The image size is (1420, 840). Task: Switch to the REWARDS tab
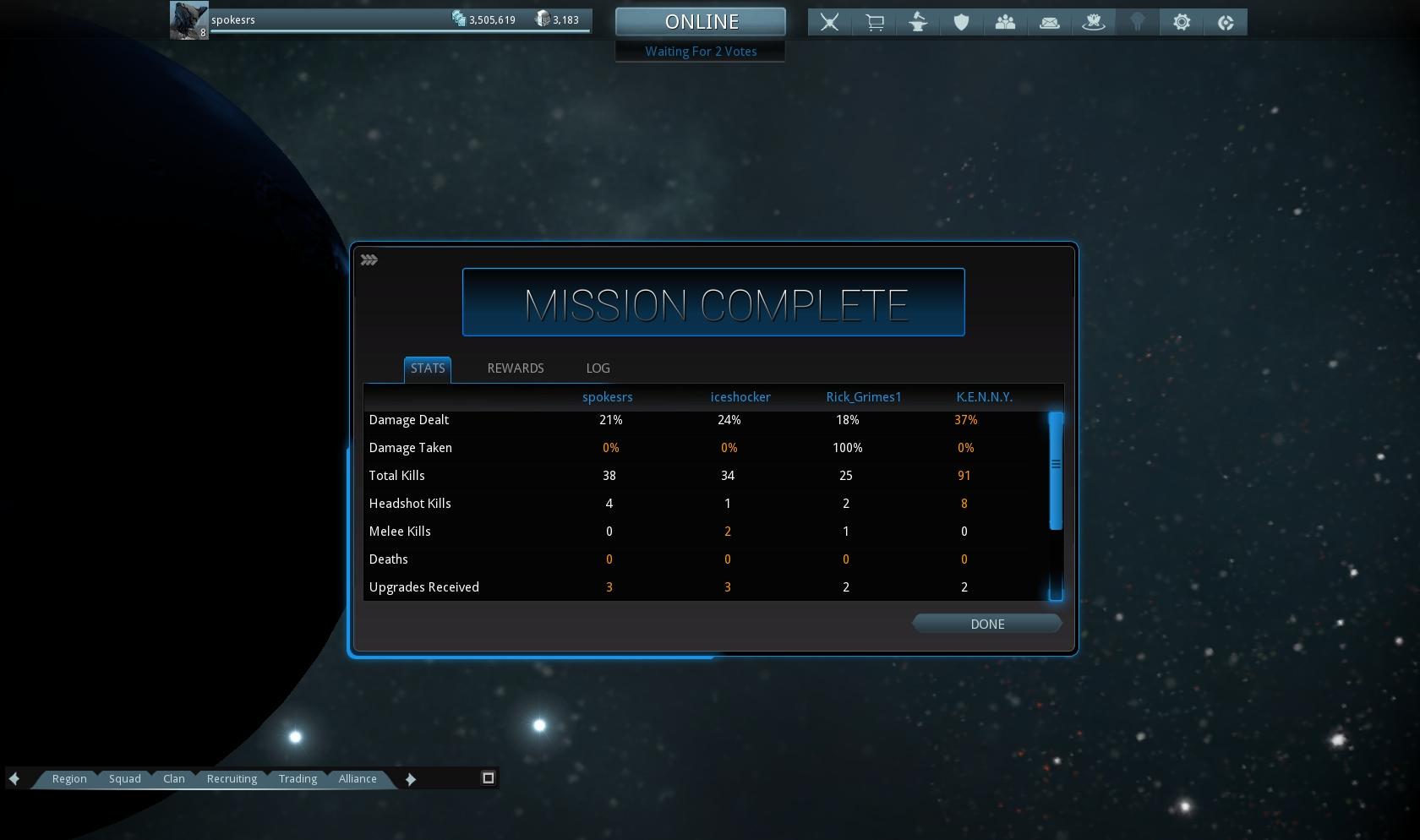coord(516,368)
